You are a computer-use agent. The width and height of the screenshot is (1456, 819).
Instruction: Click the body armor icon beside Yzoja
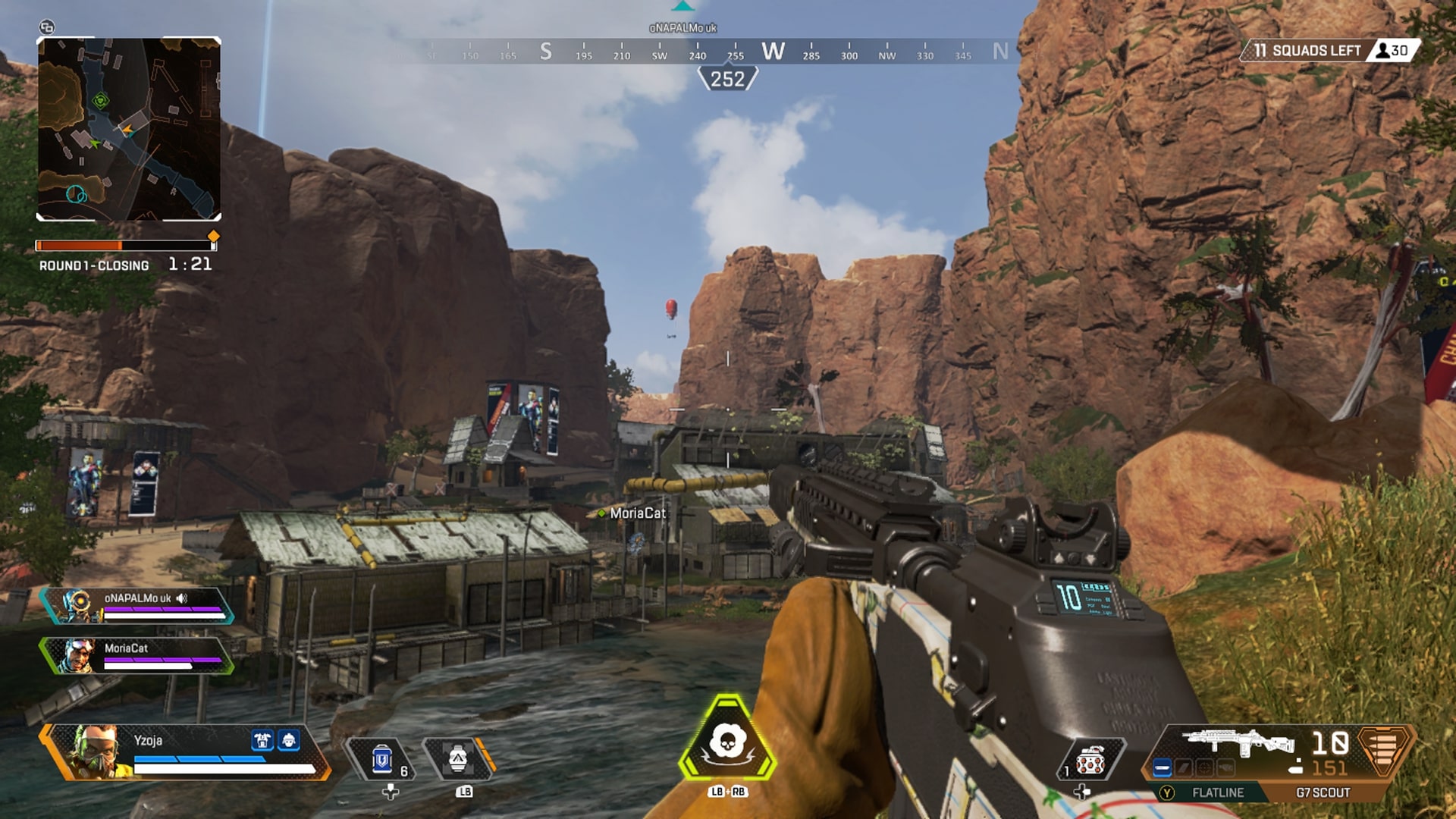263,740
